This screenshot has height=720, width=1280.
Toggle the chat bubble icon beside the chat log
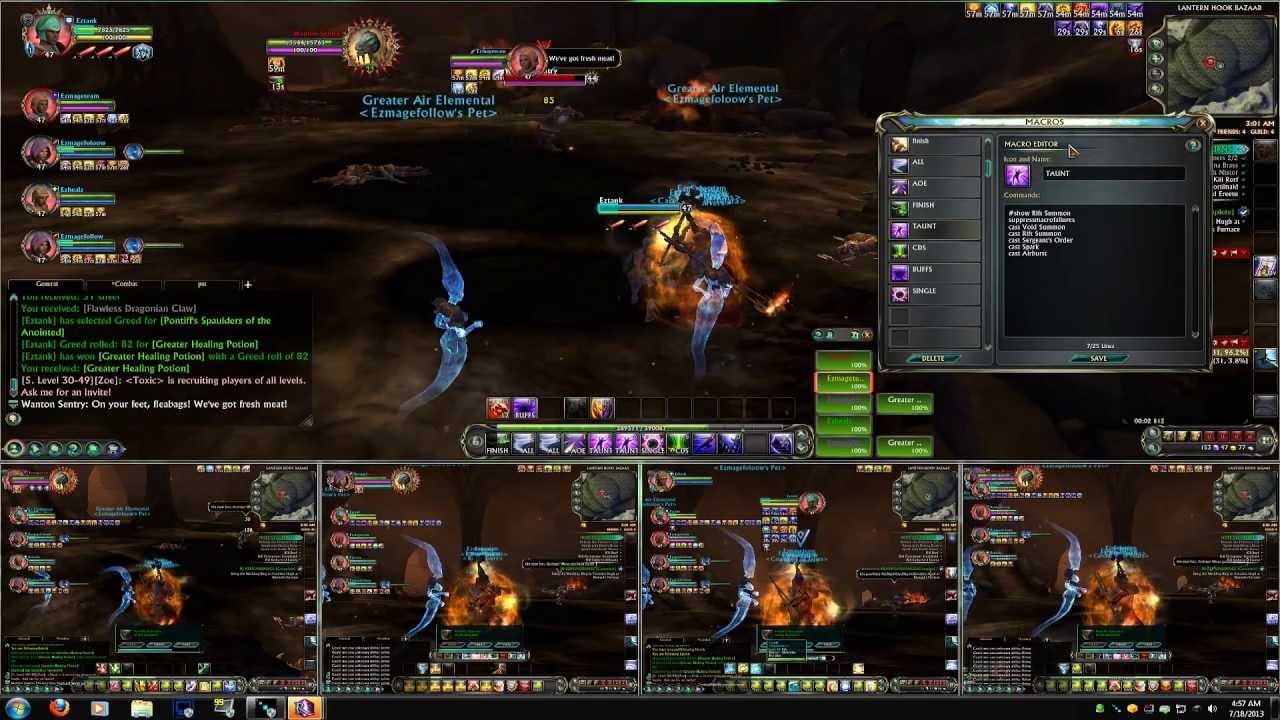click(x=13, y=419)
